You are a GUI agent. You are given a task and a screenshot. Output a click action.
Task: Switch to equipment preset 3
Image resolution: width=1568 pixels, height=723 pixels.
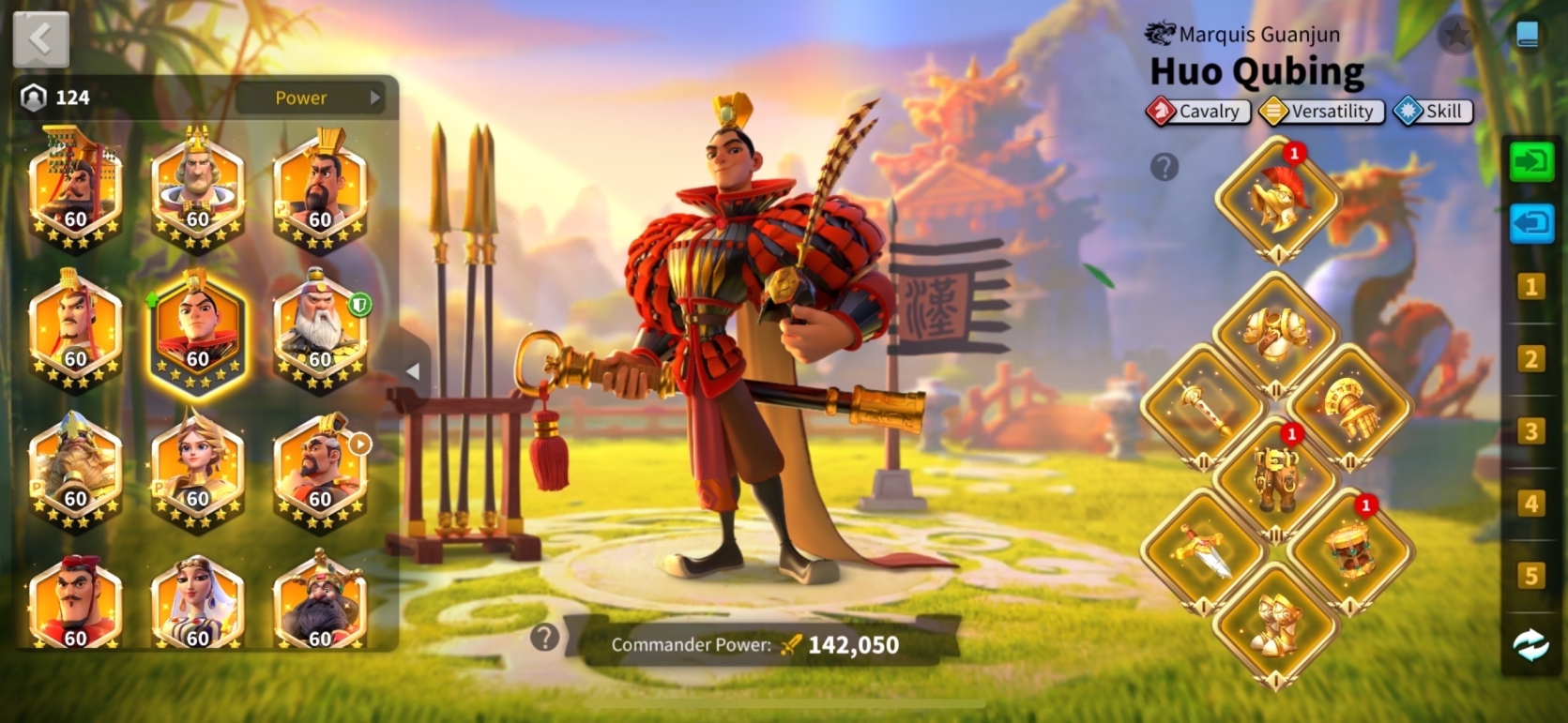point(1530,431)
